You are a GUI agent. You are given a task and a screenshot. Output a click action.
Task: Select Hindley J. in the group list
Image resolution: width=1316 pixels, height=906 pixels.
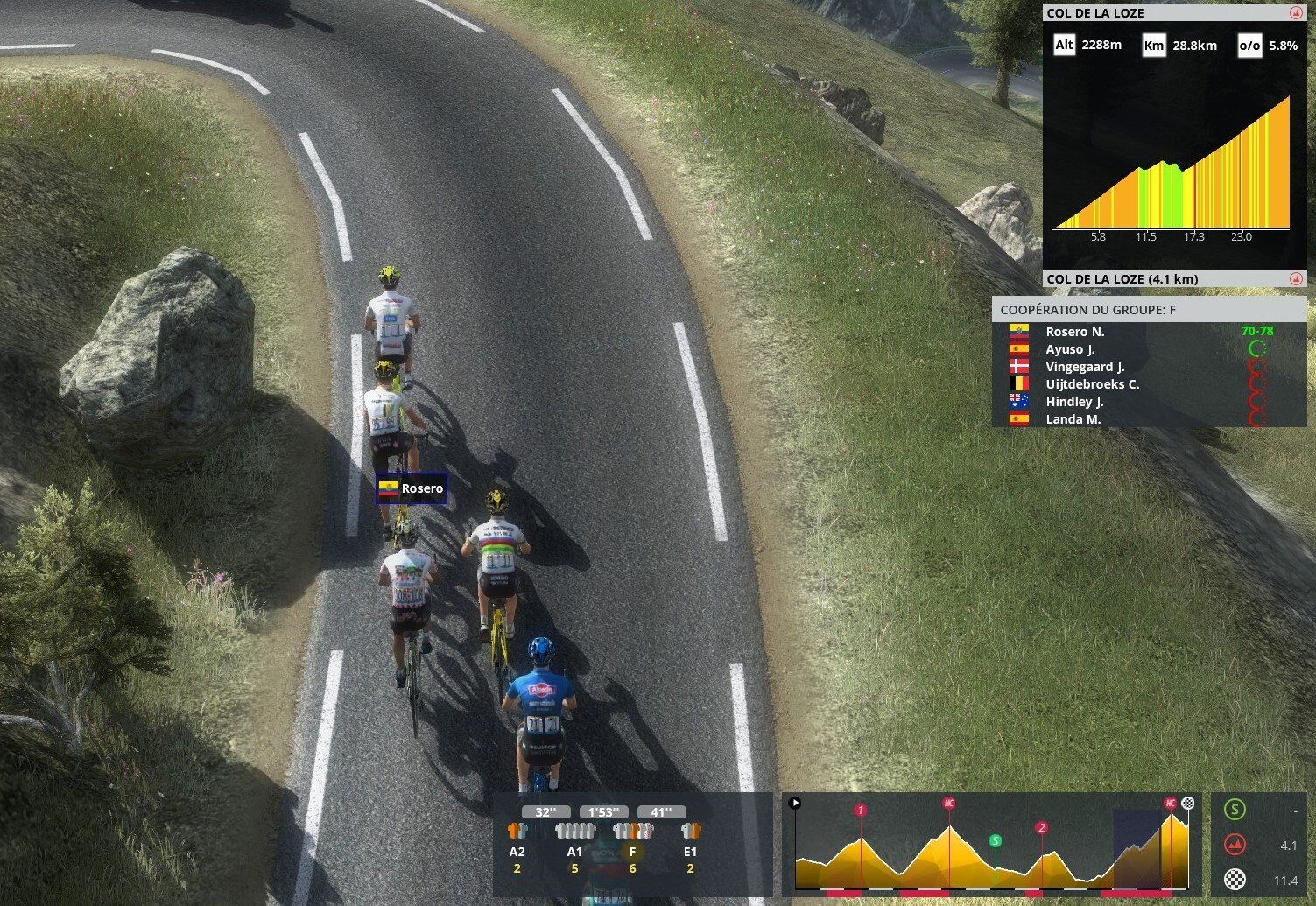[1074, 402]
